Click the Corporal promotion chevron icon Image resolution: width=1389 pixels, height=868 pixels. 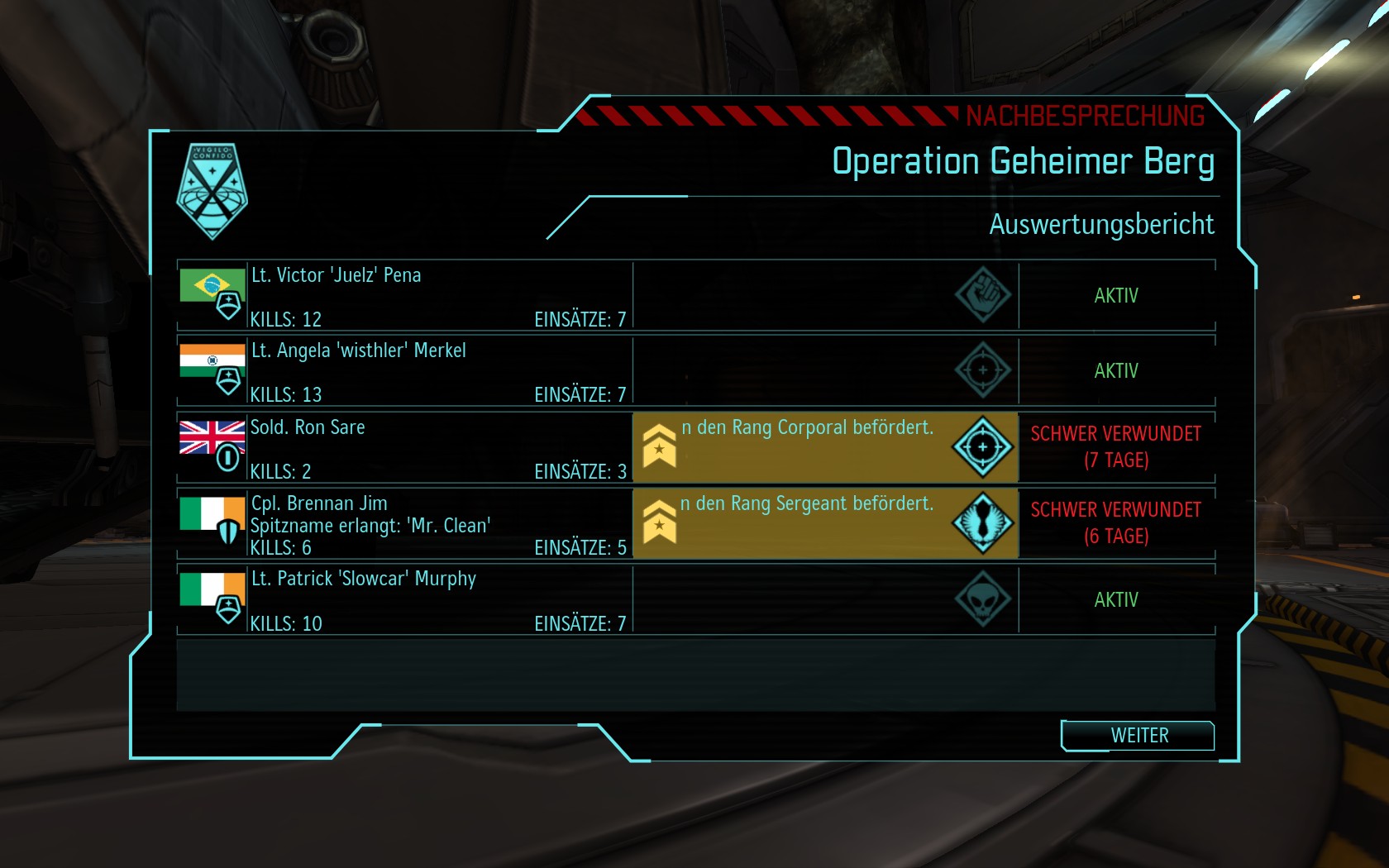(x=660, y=446)
